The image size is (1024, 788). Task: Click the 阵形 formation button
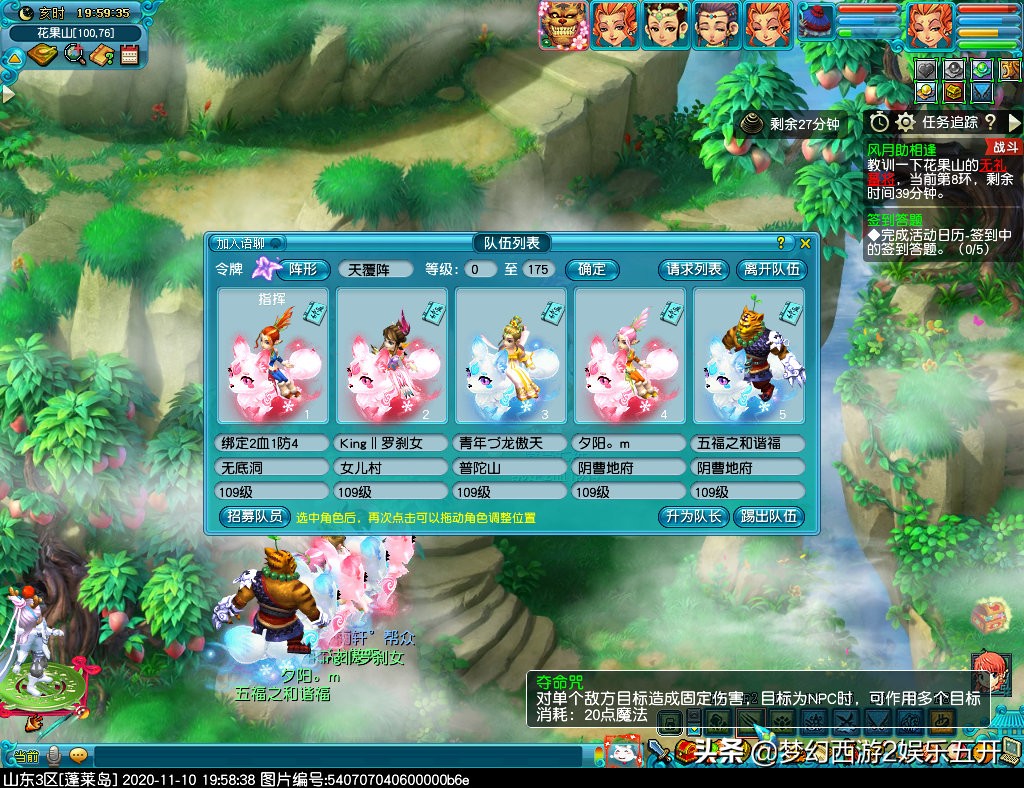pos(302,269)
